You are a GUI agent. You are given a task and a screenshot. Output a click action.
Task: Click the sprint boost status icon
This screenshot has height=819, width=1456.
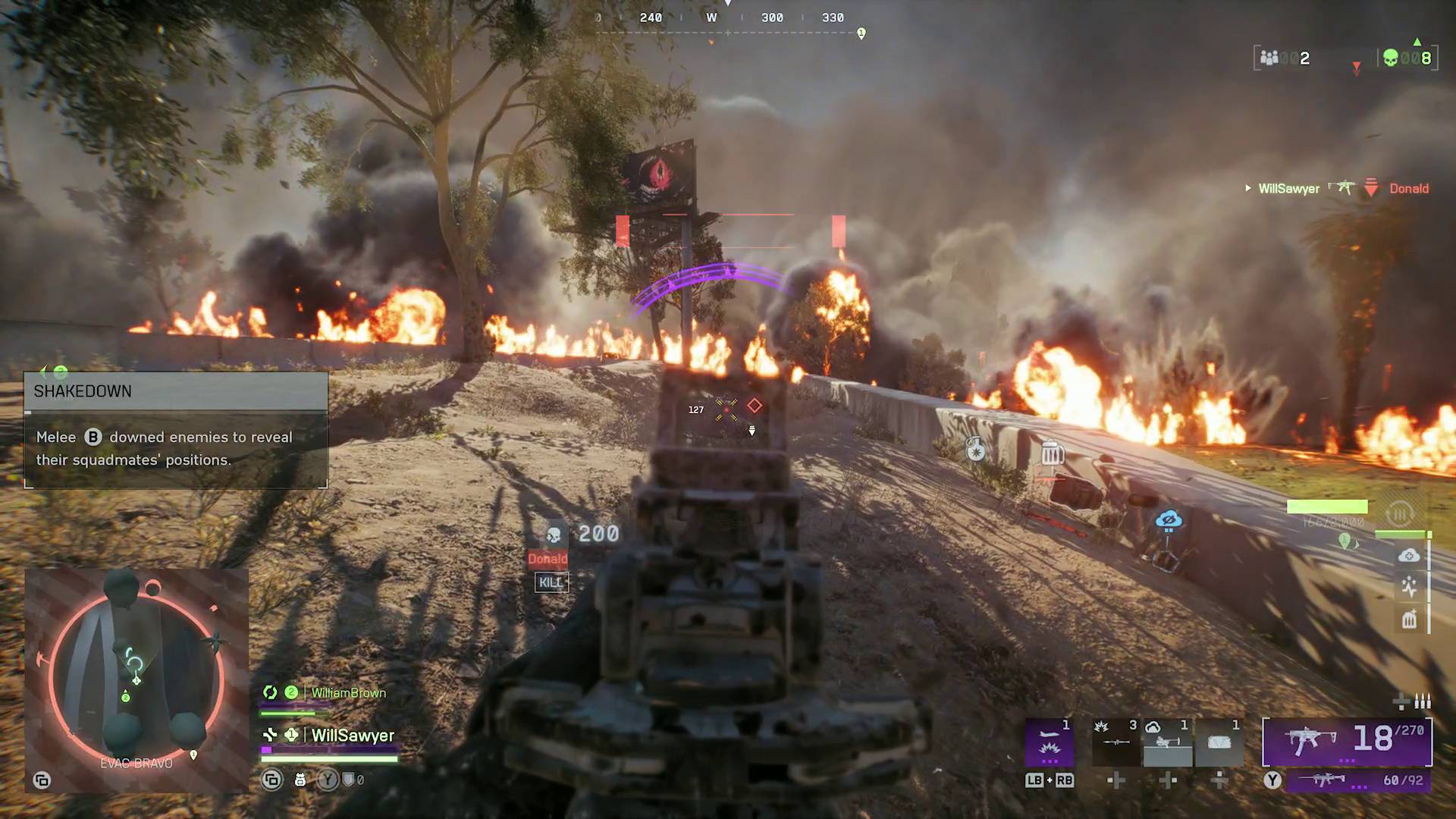(1409, 585)
